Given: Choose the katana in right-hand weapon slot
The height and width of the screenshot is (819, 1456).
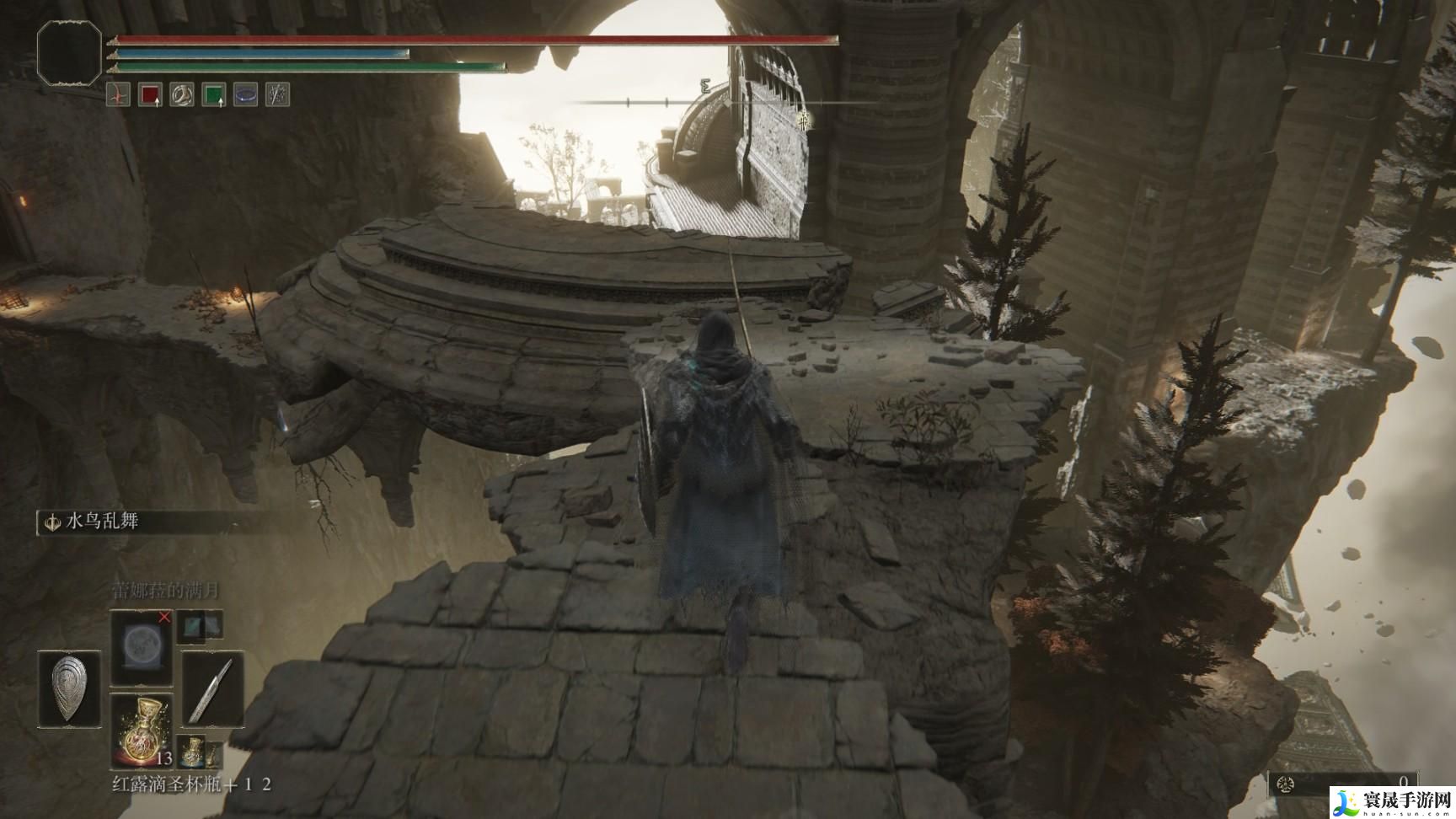Looking at the screenshot, I should (212, 688).
